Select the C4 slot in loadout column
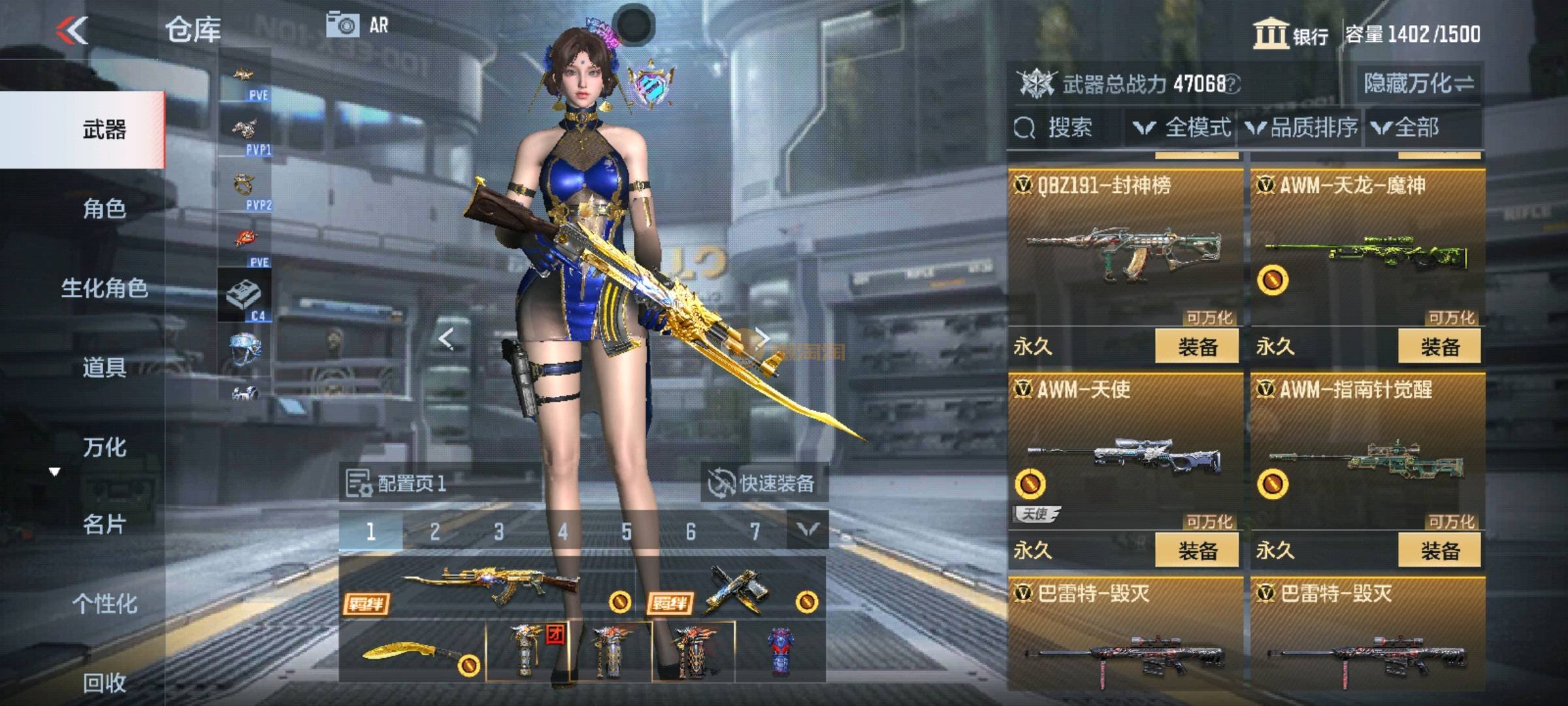The width and height of the screenshot is (1568, 706). (x=244, y=295)
